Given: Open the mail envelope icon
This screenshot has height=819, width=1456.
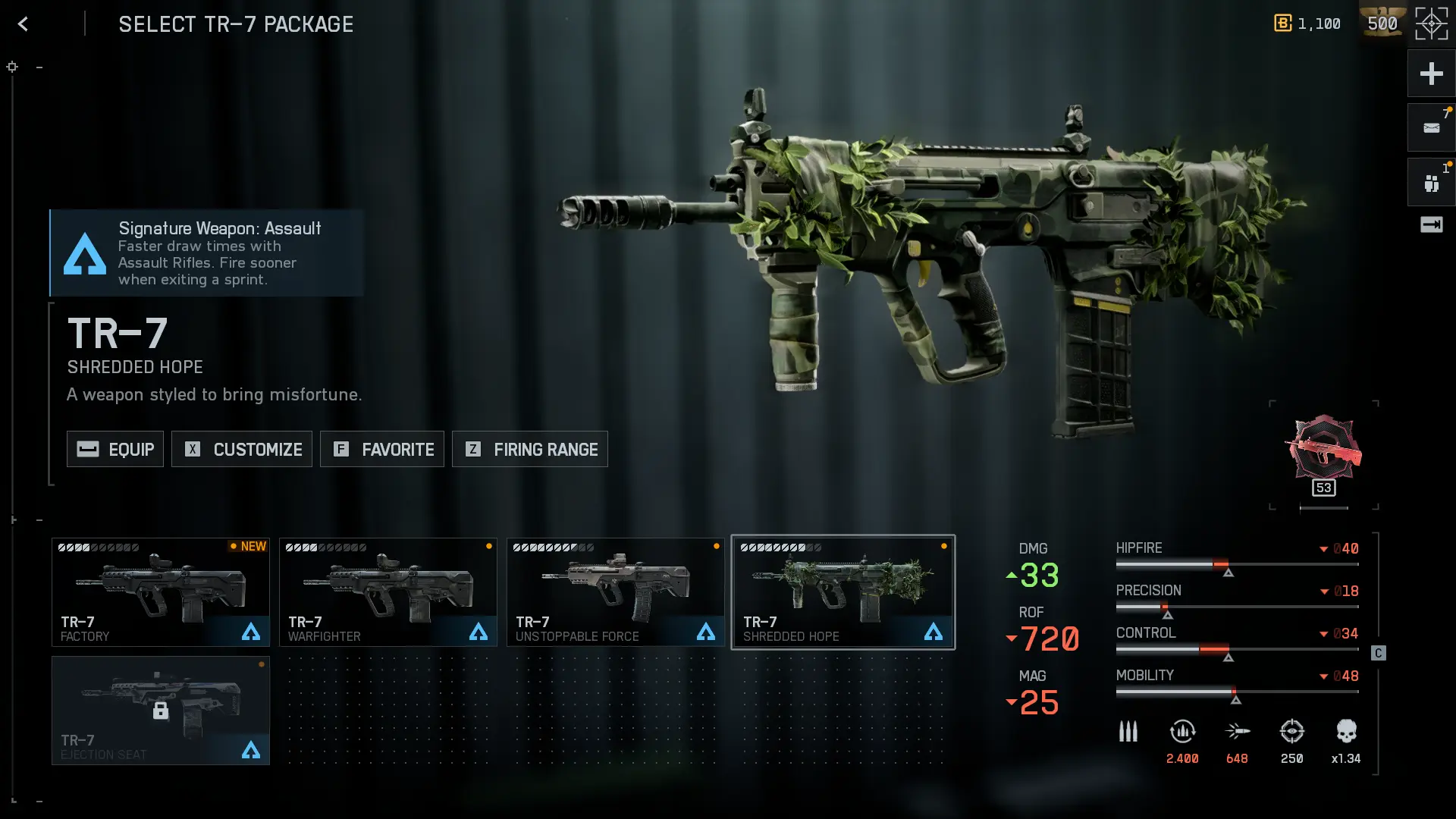Looking at the screenshot, I should (1431, 128).
